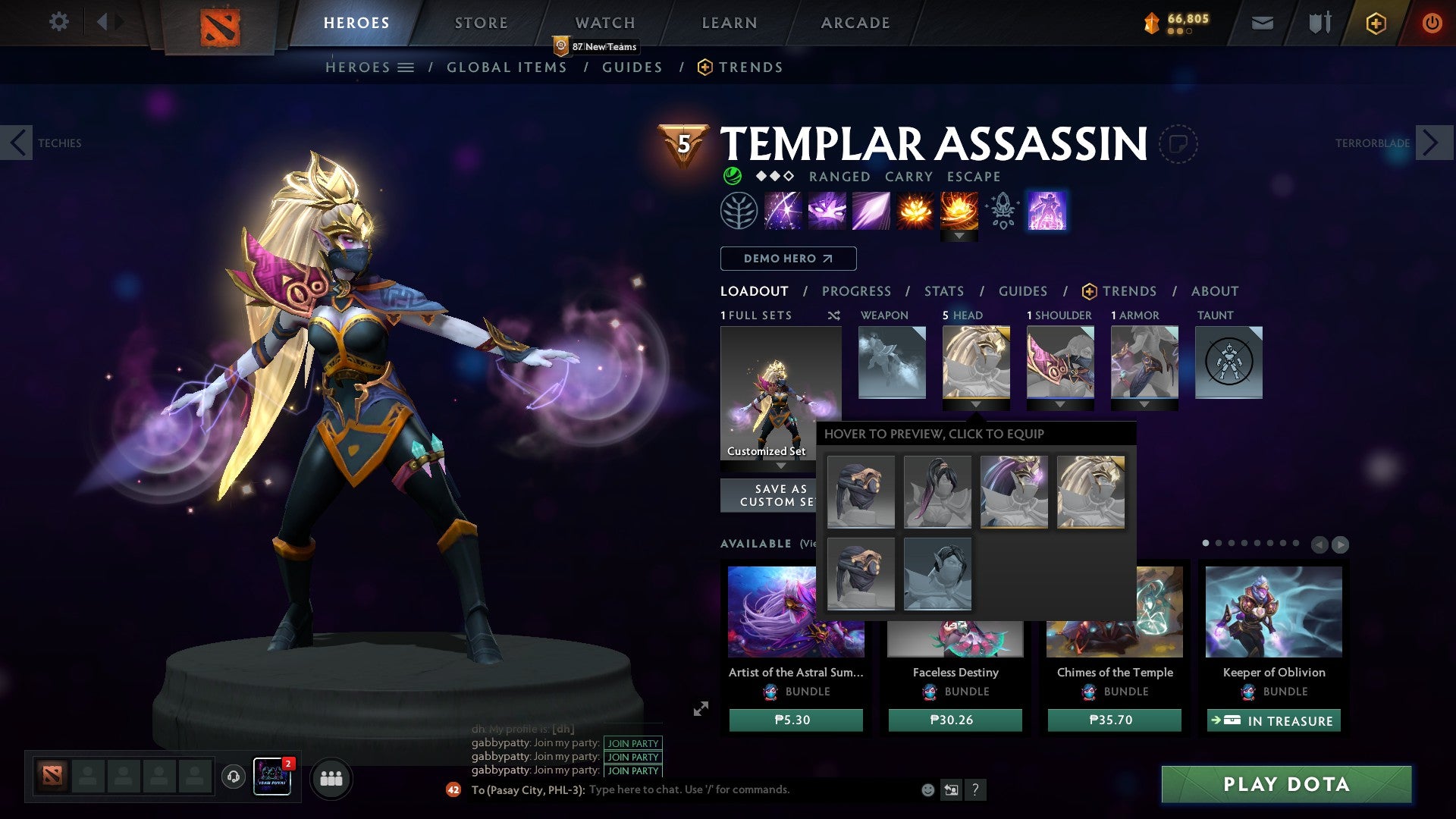
Task: Open the HEROES hamburger list menu
Action: [x=405, y=67]
